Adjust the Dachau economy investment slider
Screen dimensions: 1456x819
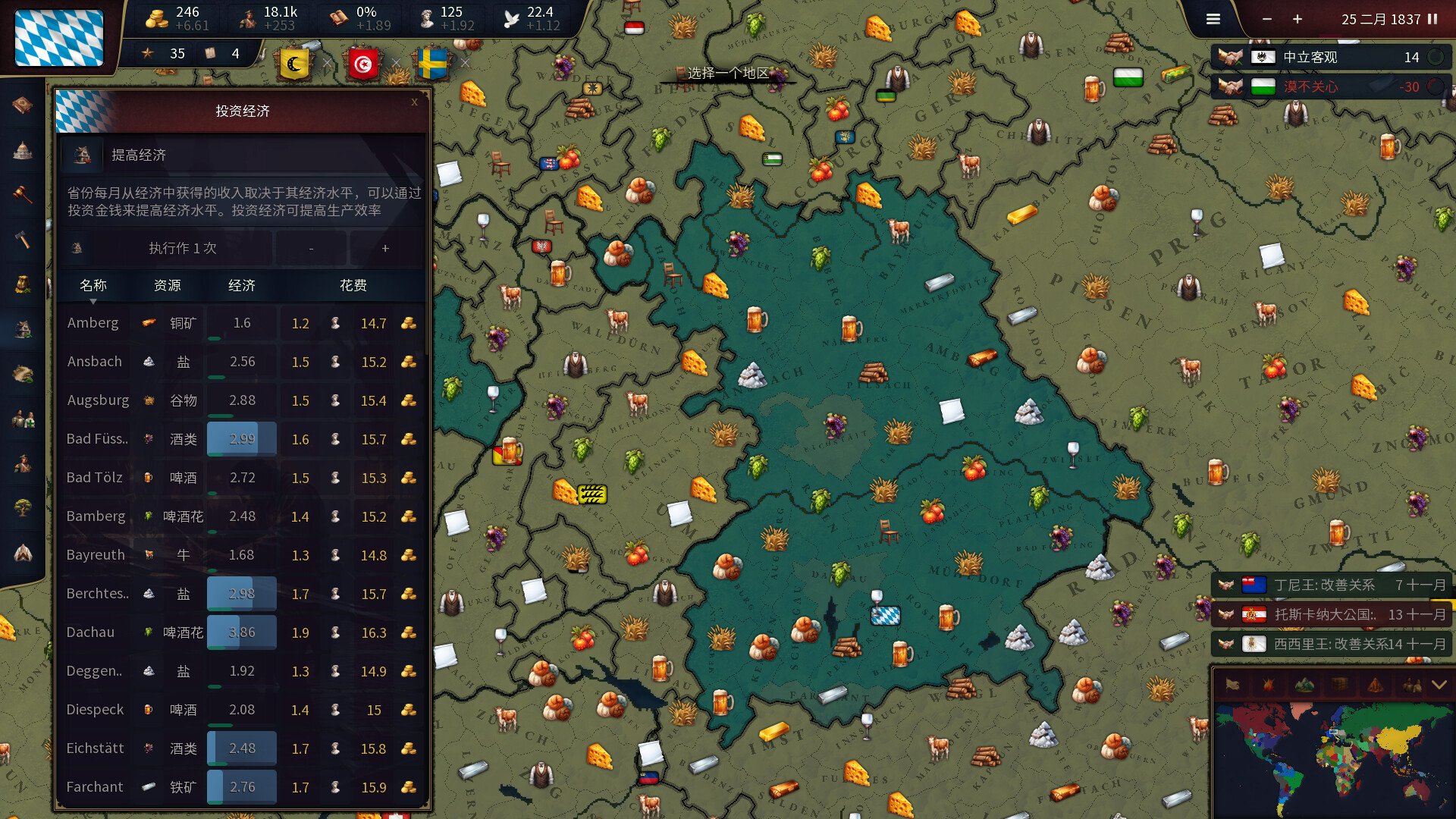(x=241, y=632)
